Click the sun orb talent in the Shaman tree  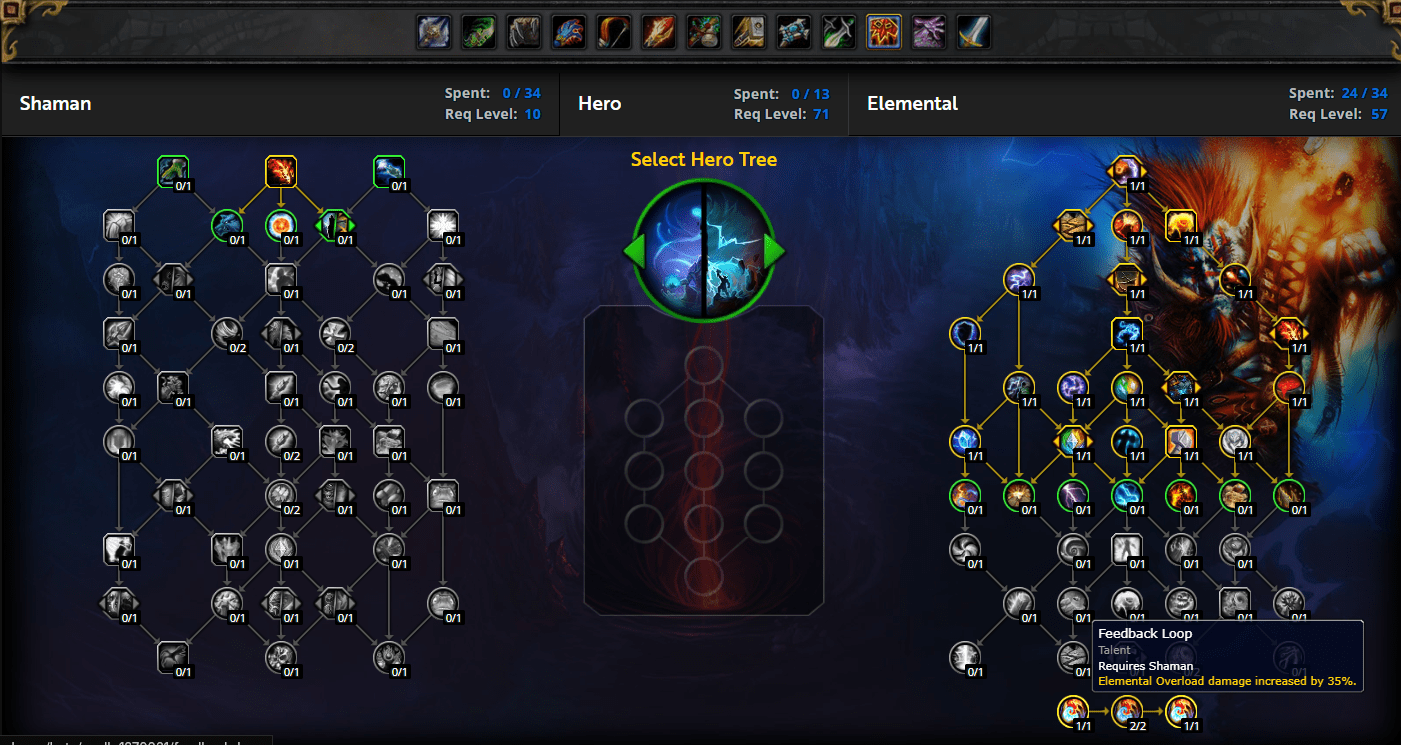(x=281, y=226)
